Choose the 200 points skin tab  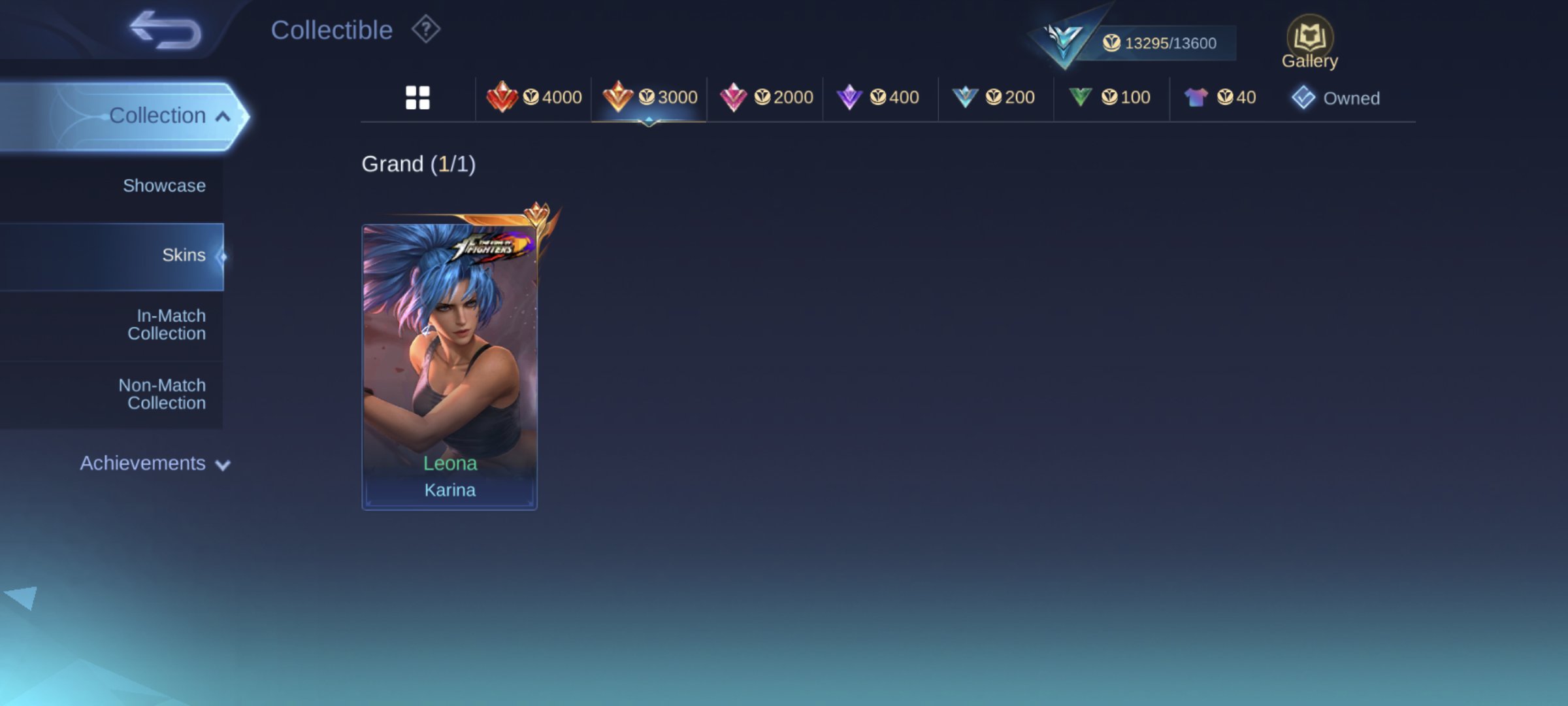(x=994, y=98)
